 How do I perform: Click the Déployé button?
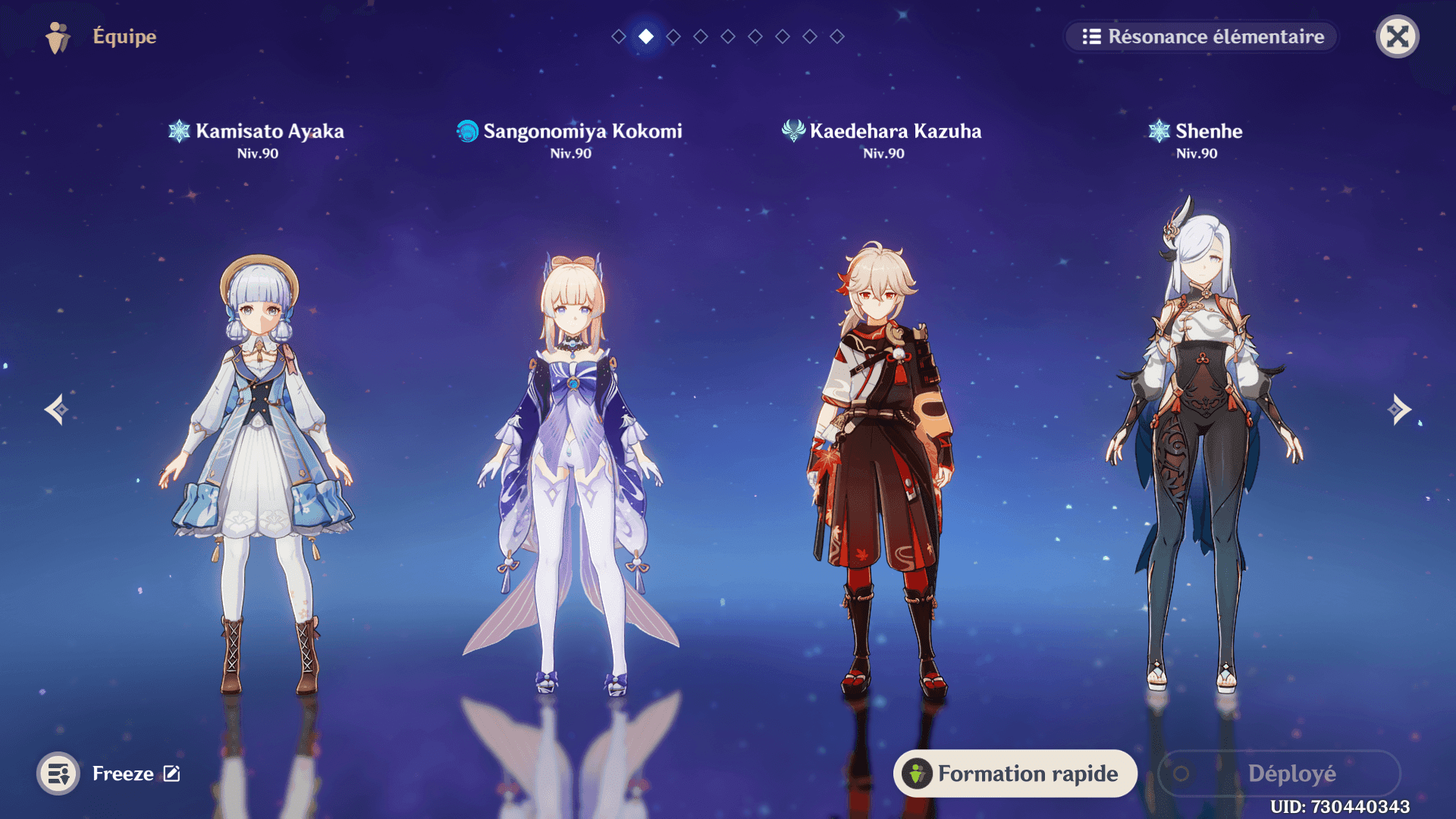1279,773
